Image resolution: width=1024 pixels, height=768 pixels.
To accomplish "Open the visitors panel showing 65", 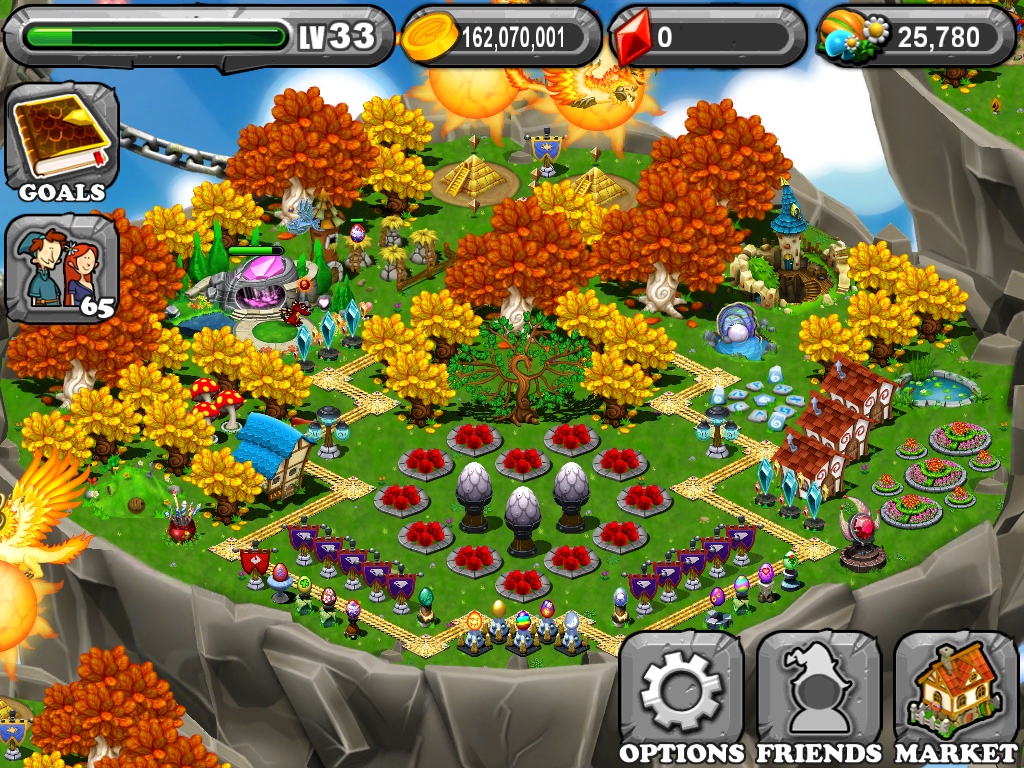I will 62,267.
